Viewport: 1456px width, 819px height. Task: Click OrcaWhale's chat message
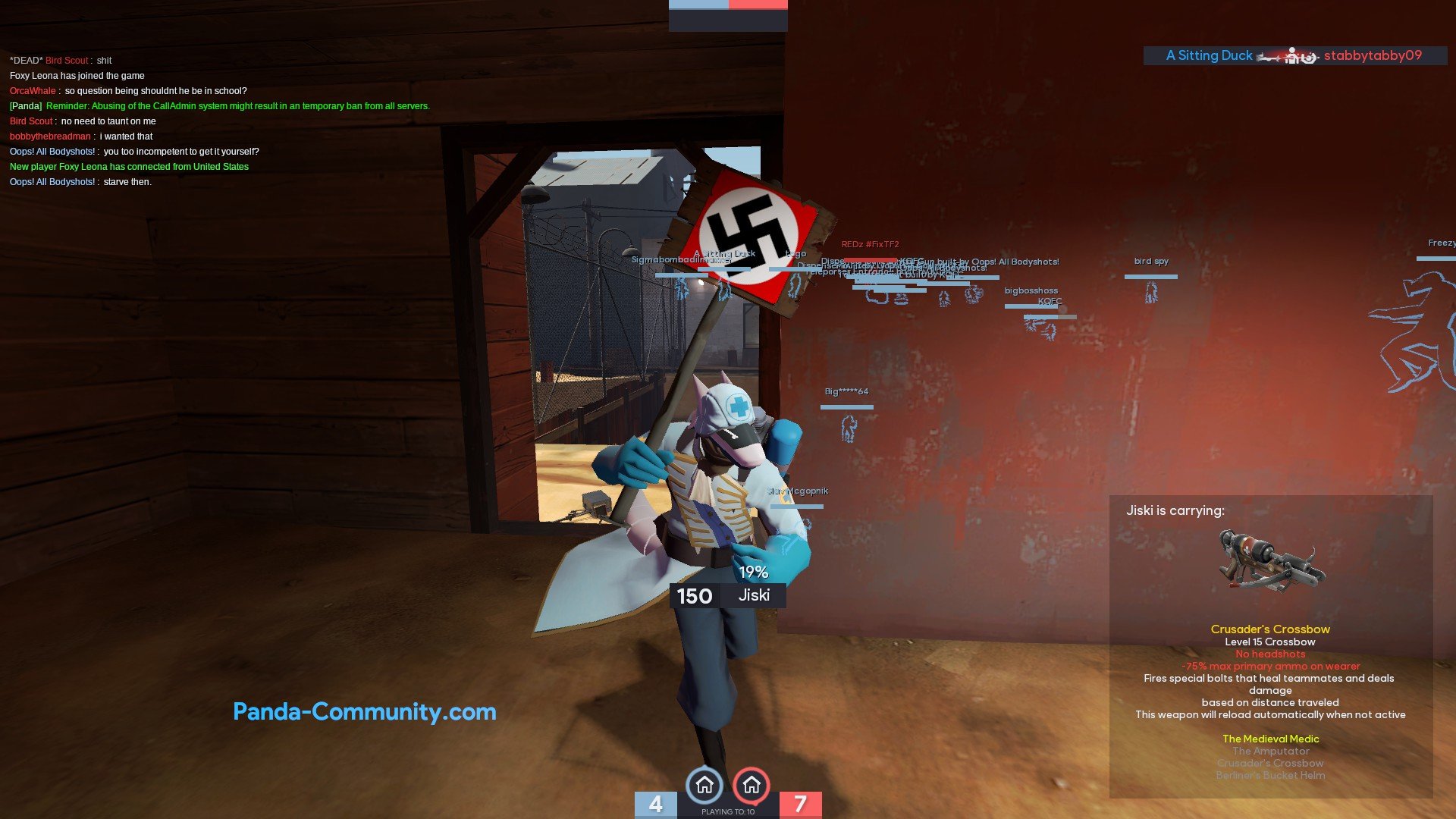128,91
